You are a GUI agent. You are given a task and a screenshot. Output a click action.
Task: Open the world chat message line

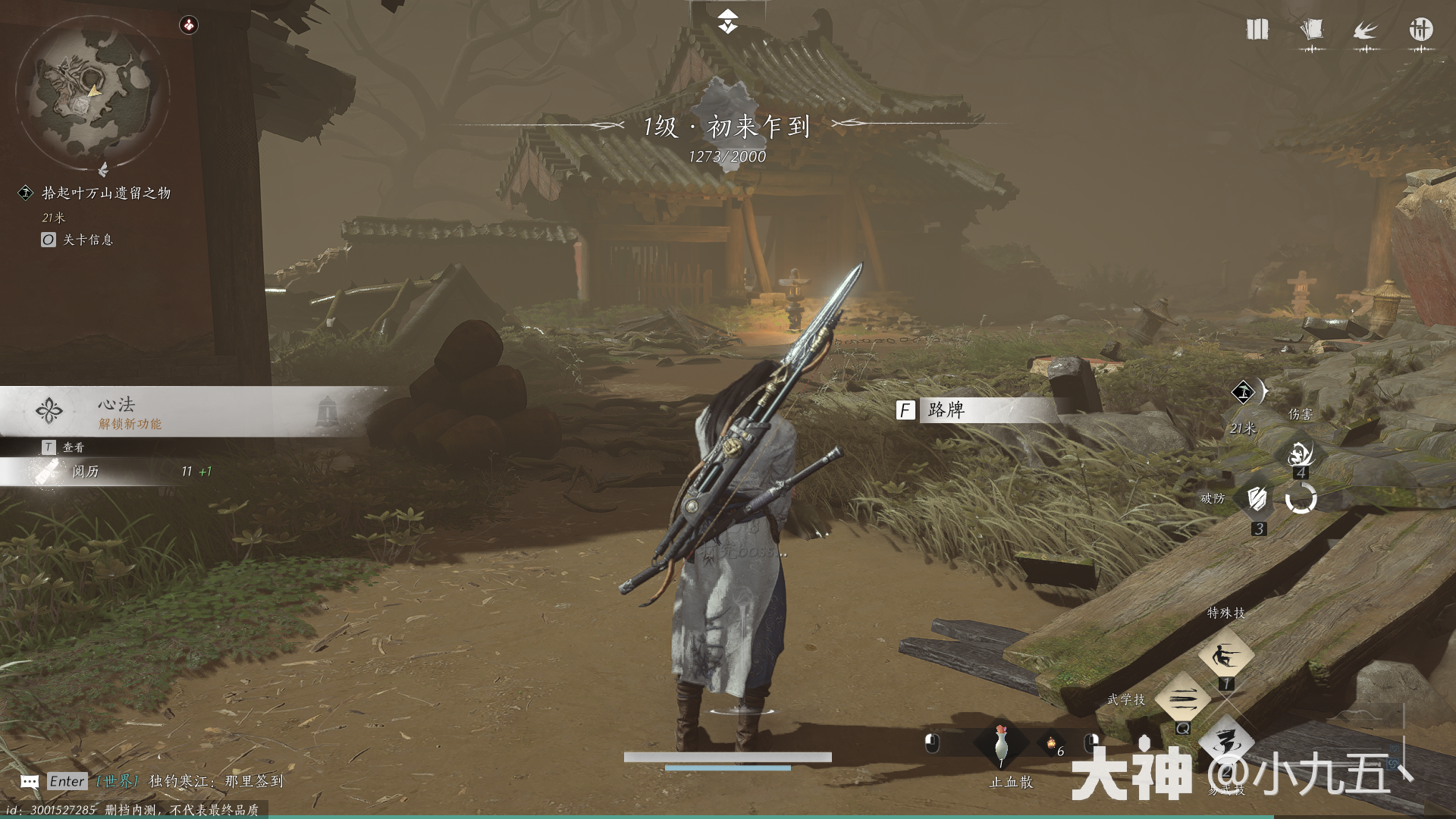tap(216, 781)
